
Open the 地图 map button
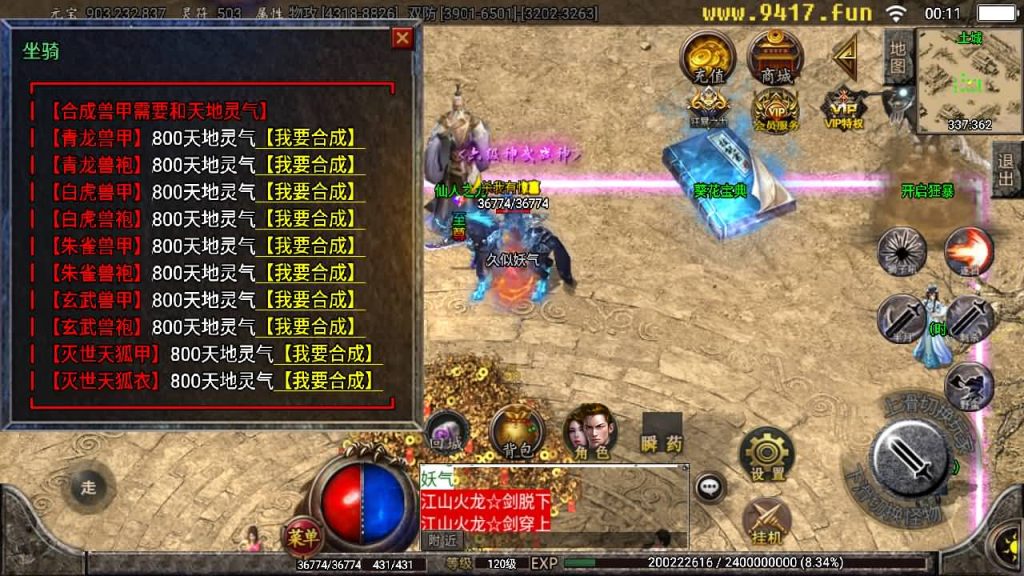(897, 58)
